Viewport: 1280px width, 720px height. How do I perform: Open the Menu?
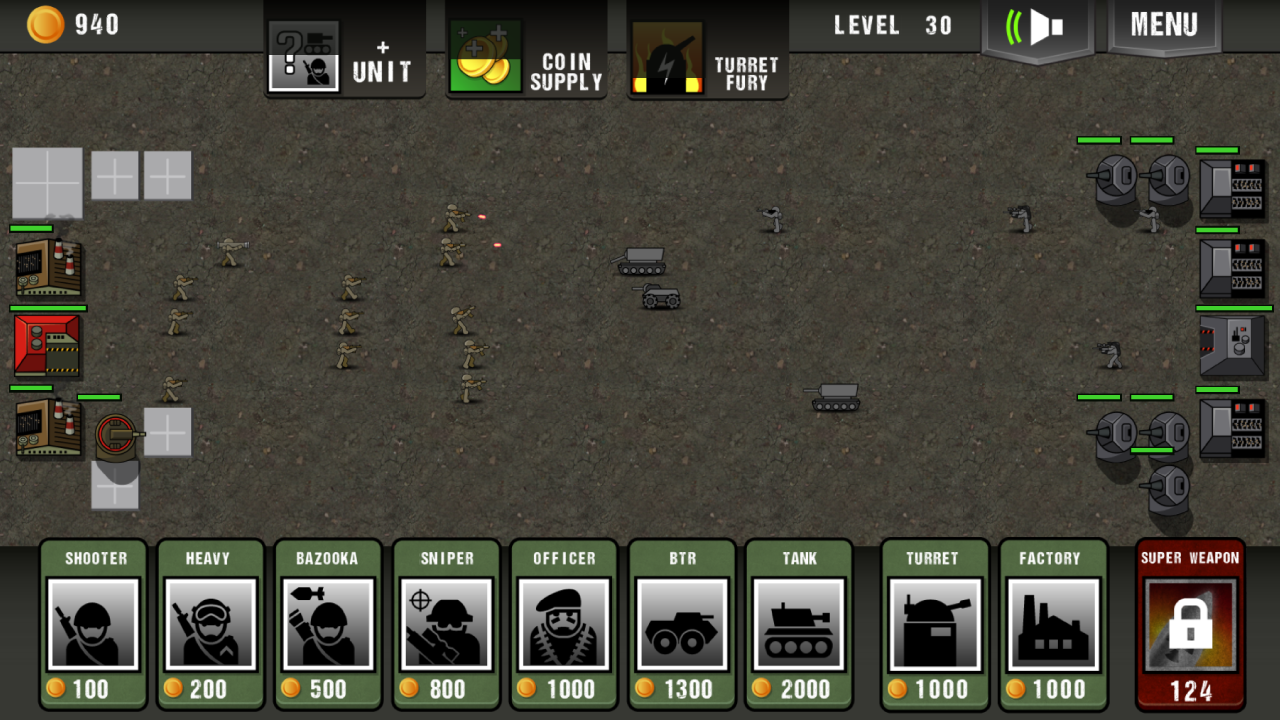click(1164, 27)
